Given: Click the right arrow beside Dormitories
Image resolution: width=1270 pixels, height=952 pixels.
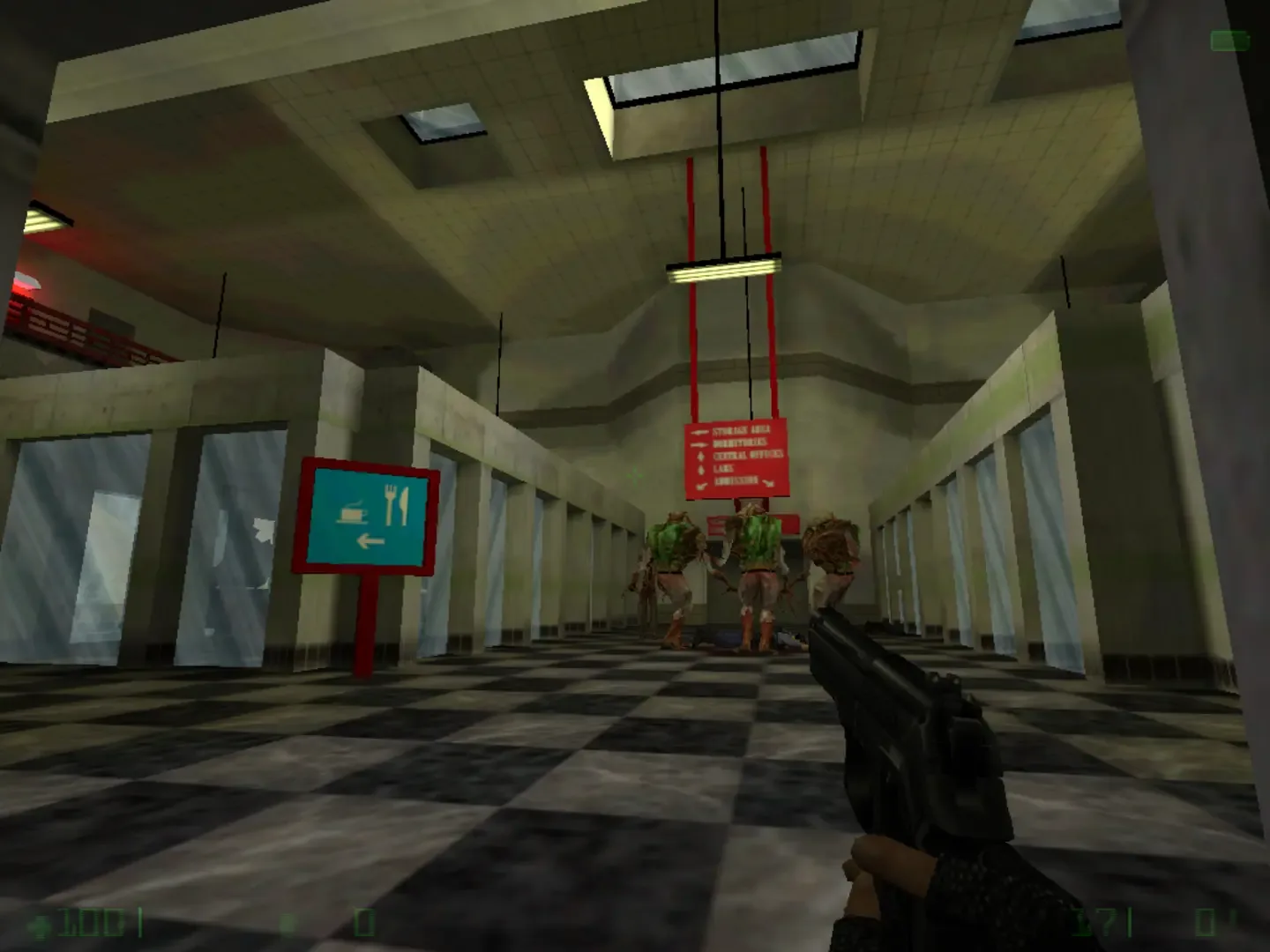Looking at the screenshot, I should [699, 443].
